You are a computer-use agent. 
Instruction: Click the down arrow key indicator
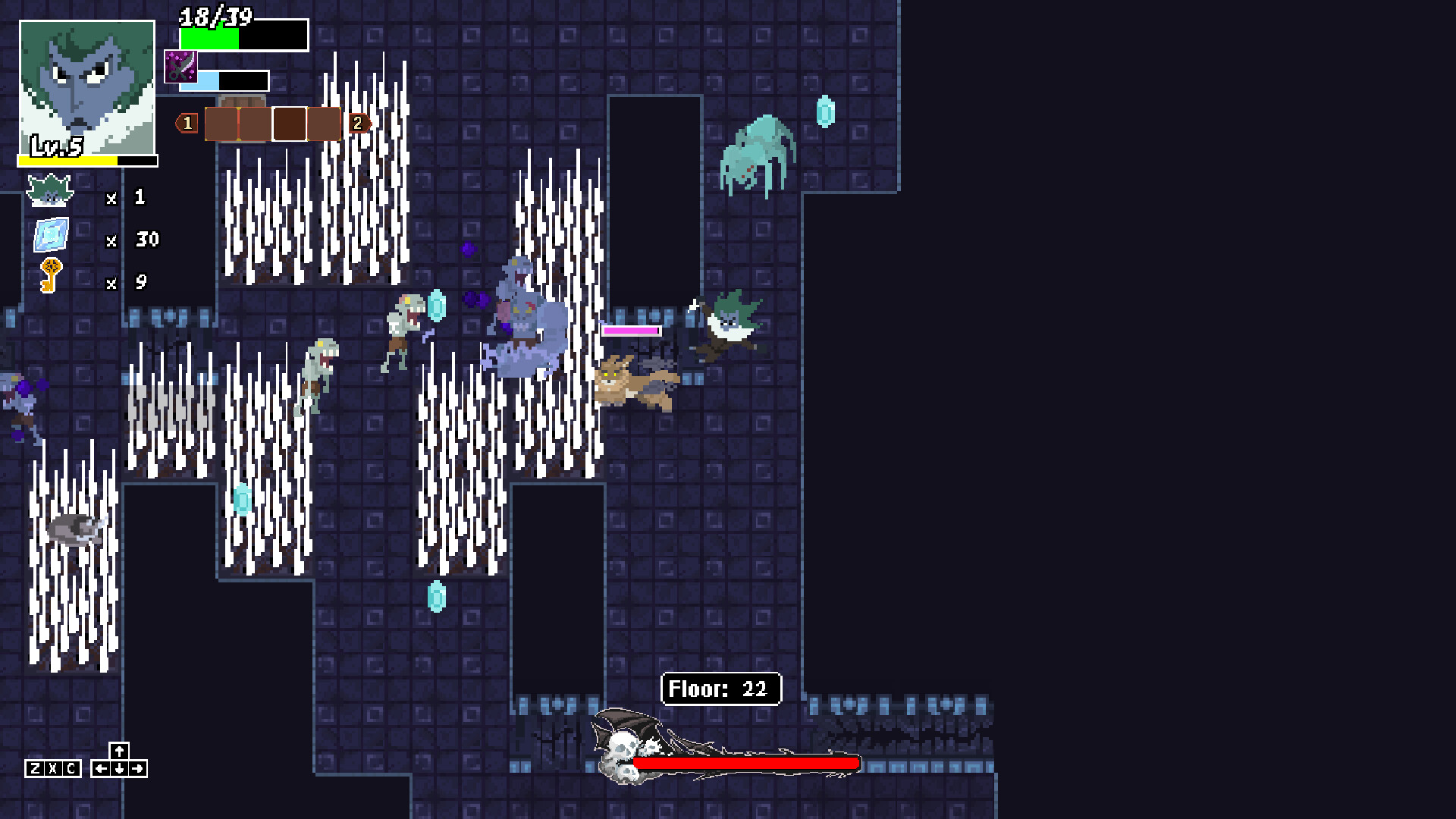[118, 767]
